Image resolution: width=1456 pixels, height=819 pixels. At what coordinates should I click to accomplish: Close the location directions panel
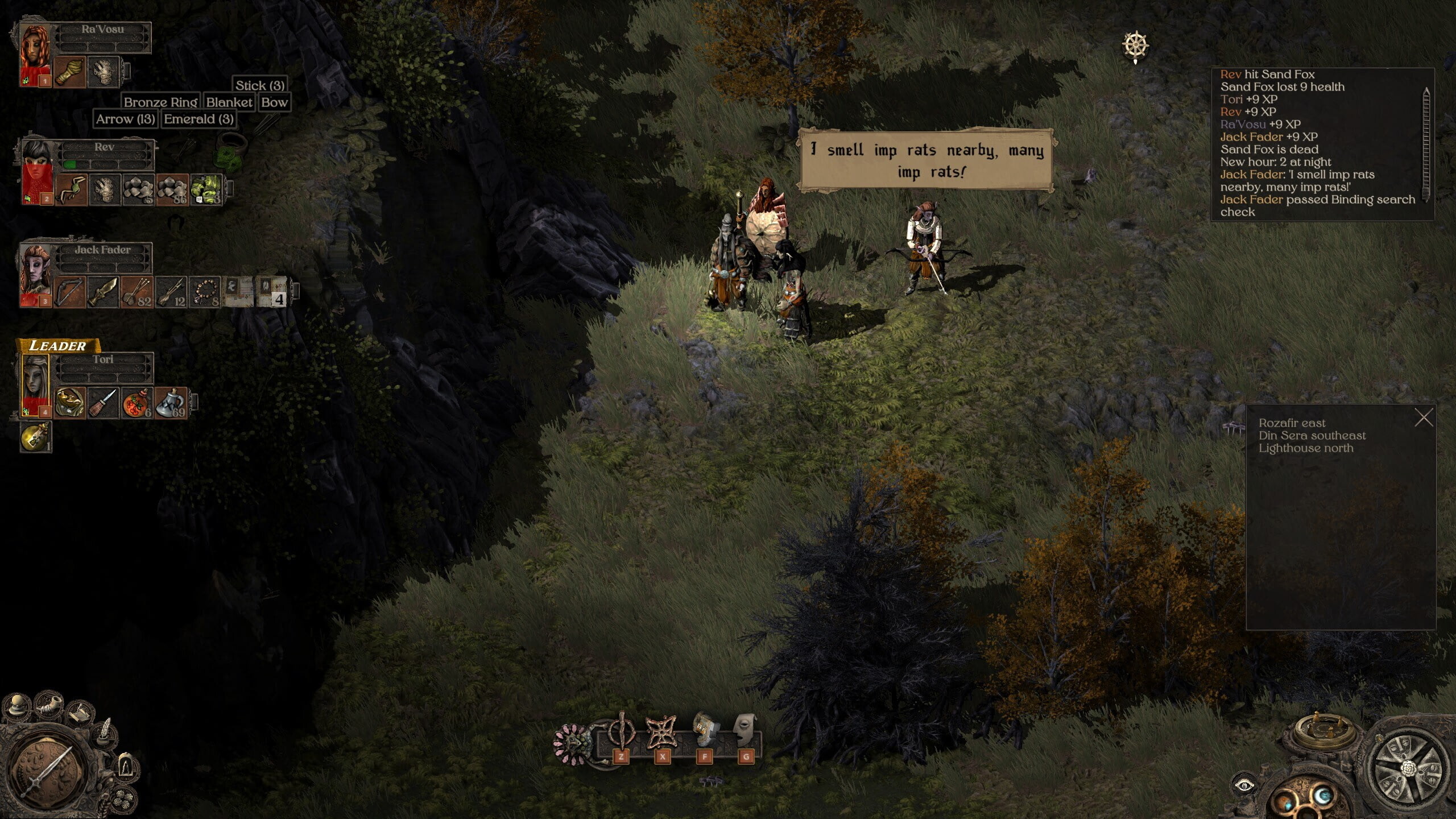tap(1424, 419)
